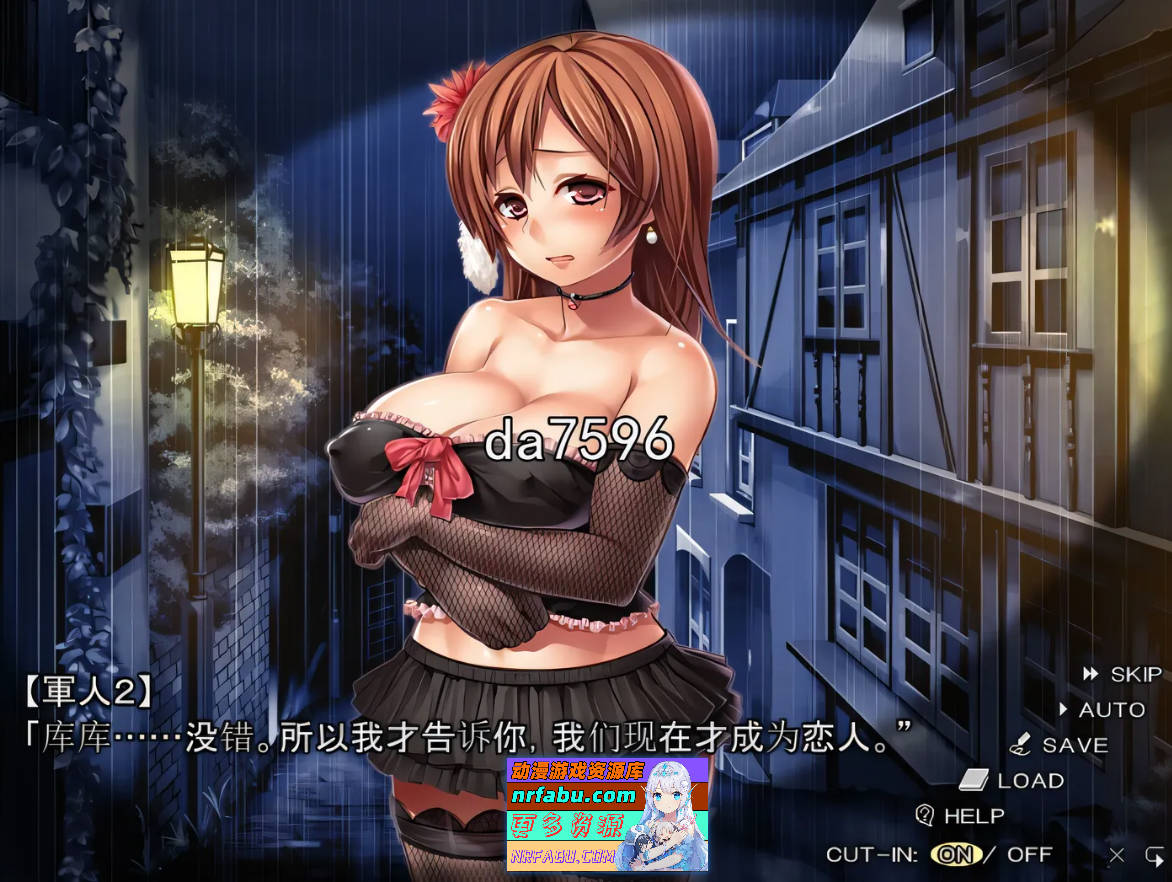Open the nrfabu.com watermark banner
The width and height of the screenshot is (1172, 882).
tap(608, 813)
